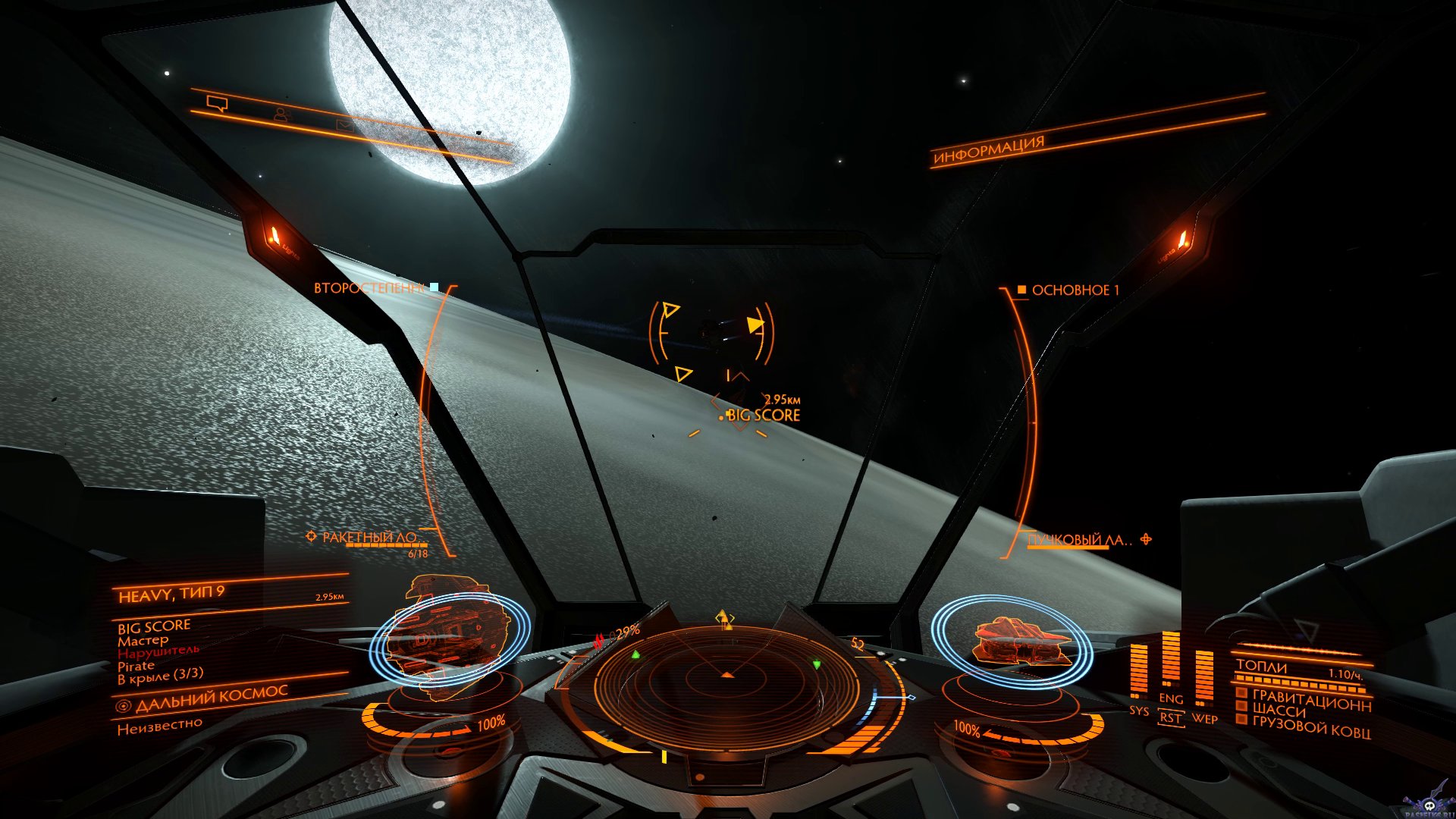1456x819 pixels.
Task: Reset power distribution with RST
Action: click(x=1171, y=717)
